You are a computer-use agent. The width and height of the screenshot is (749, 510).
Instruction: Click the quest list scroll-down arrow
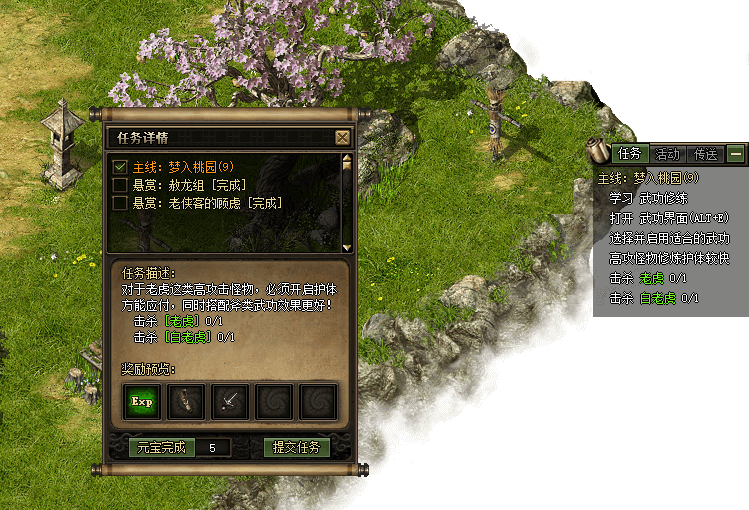point(347,246)
